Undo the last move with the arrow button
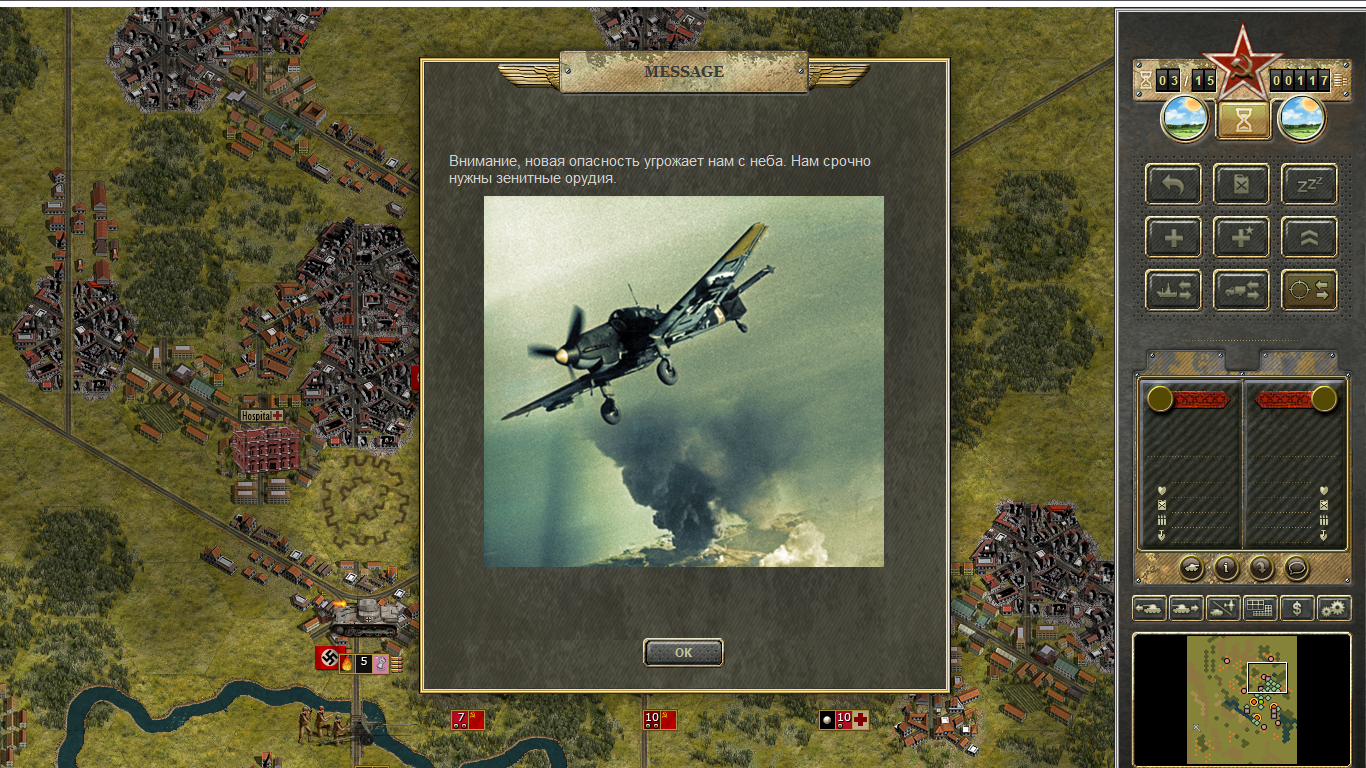1366x768 pixels. pyautogui.click(x=1174, y=184)
